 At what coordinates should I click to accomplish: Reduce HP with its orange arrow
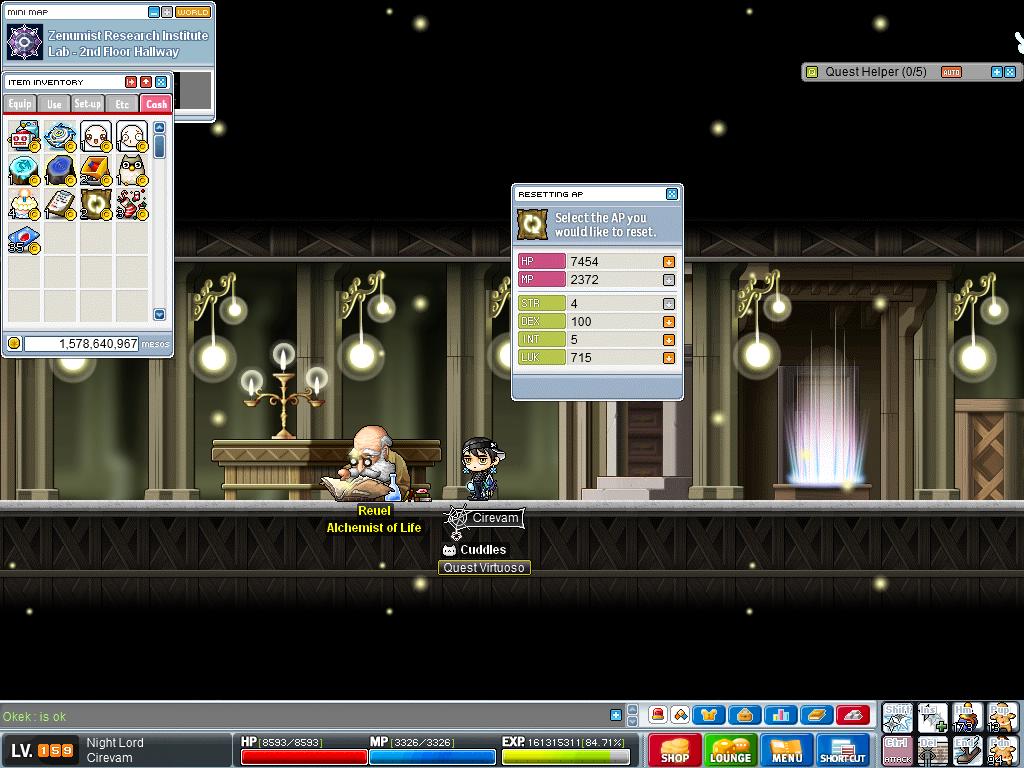pyautogui.click(x=669, y=262)
